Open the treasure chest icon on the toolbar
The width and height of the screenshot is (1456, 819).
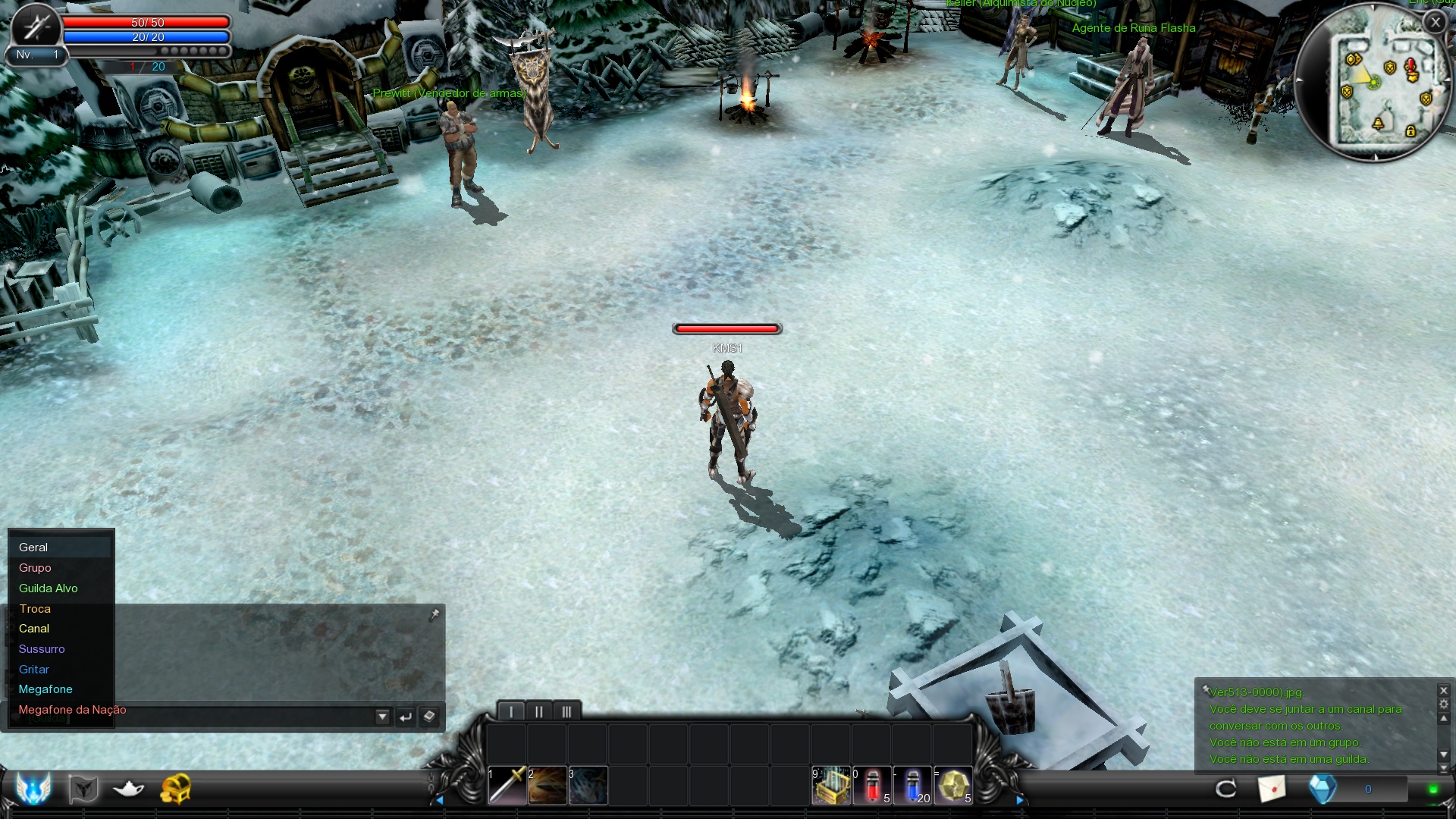[x=176, y=790]
